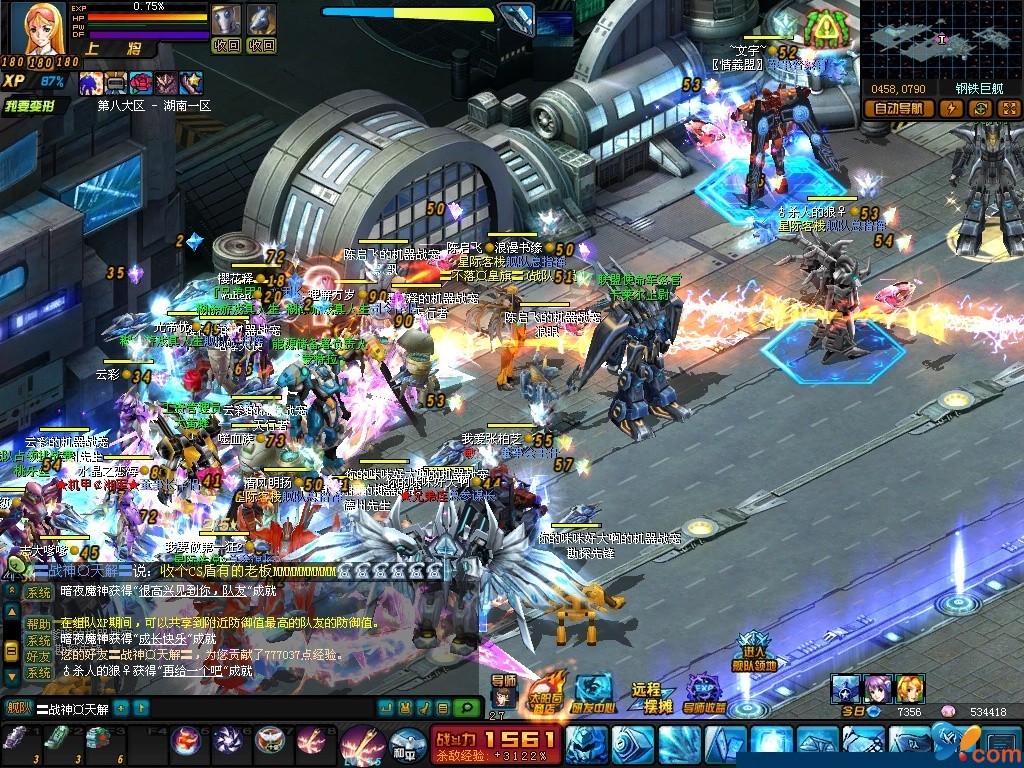
Task: Click the first 收回 recall button
Action: point(227,45)
